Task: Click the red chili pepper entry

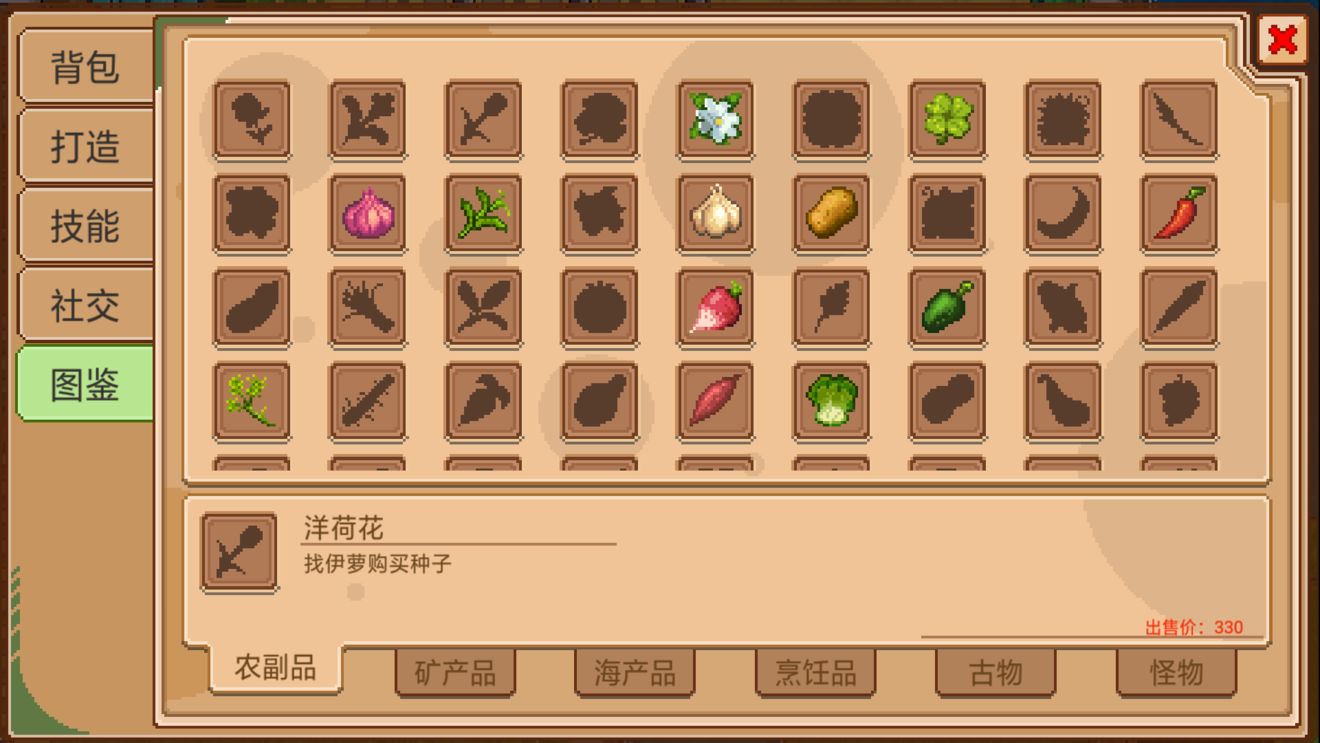Action: (x=1177, y=212)
